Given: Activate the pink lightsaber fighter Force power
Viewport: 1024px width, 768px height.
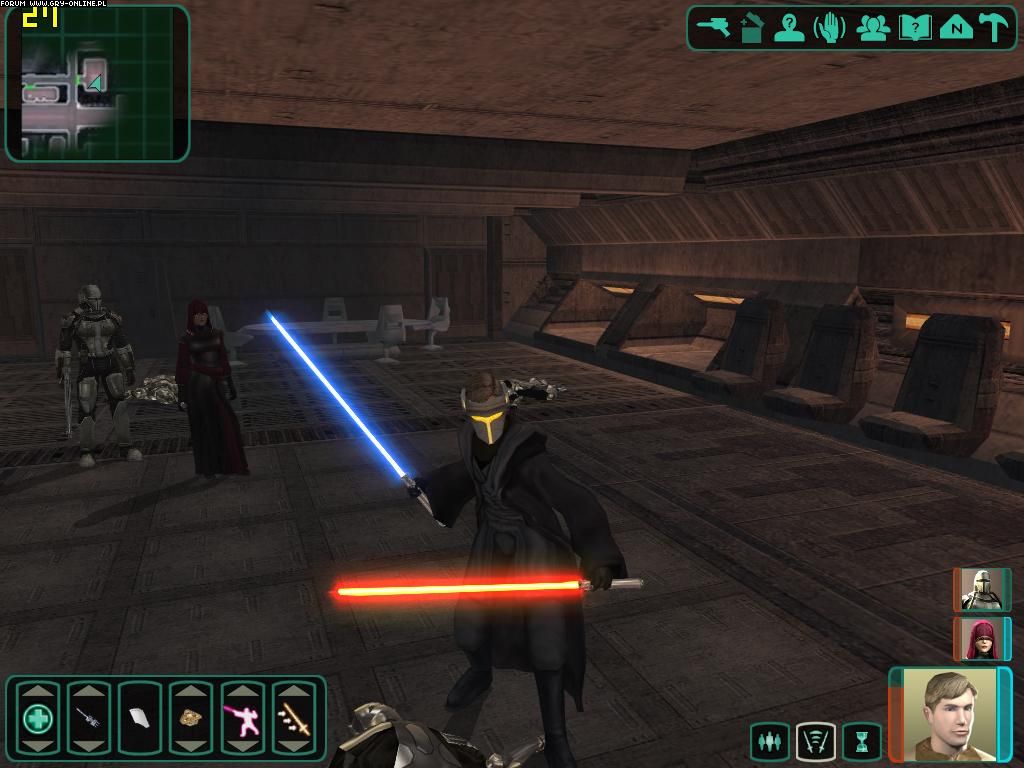Looking at the screenshot, I should [242, 717].
